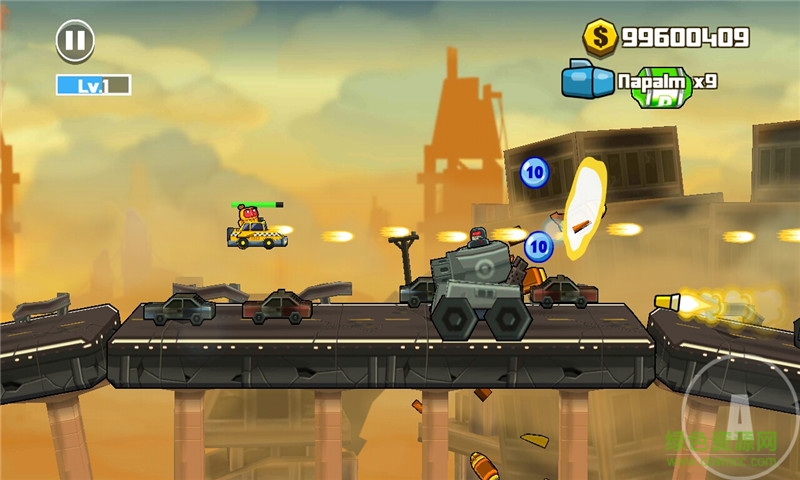Pause the game with the pause button

tap(75, 41)
